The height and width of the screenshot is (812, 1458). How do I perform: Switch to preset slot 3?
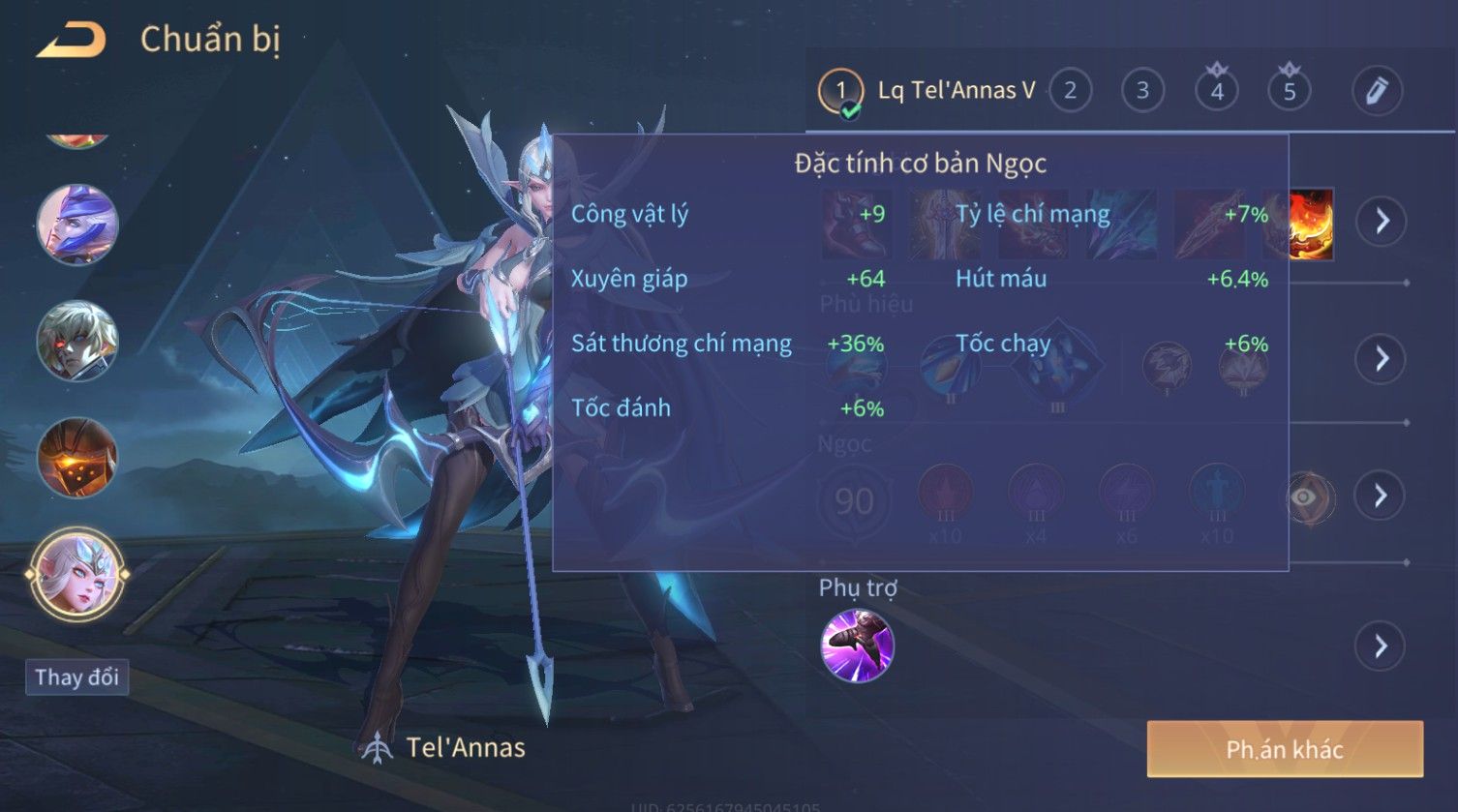(1142, 91)
